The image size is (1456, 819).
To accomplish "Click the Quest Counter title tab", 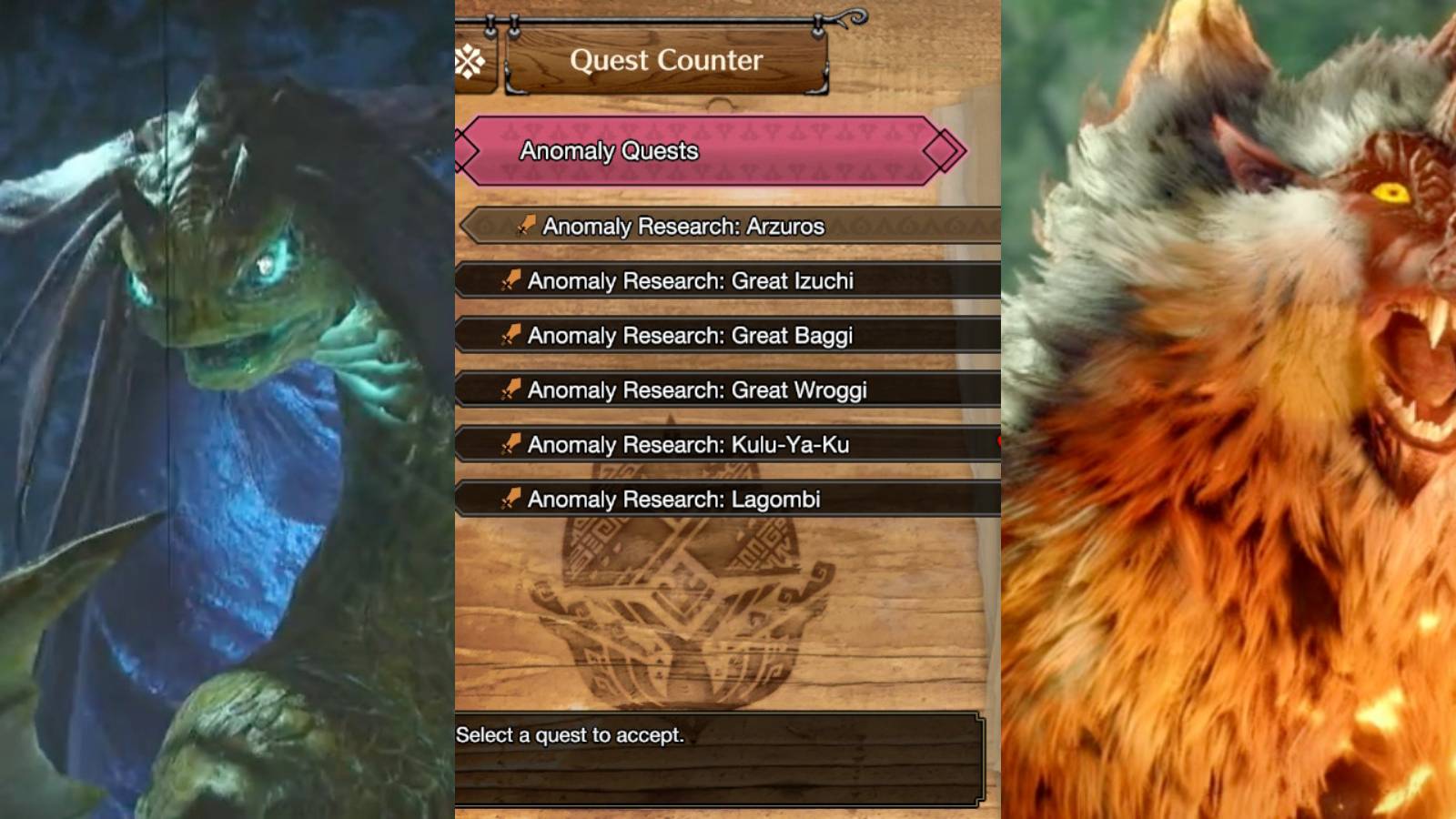I will [x=663, y=61].
